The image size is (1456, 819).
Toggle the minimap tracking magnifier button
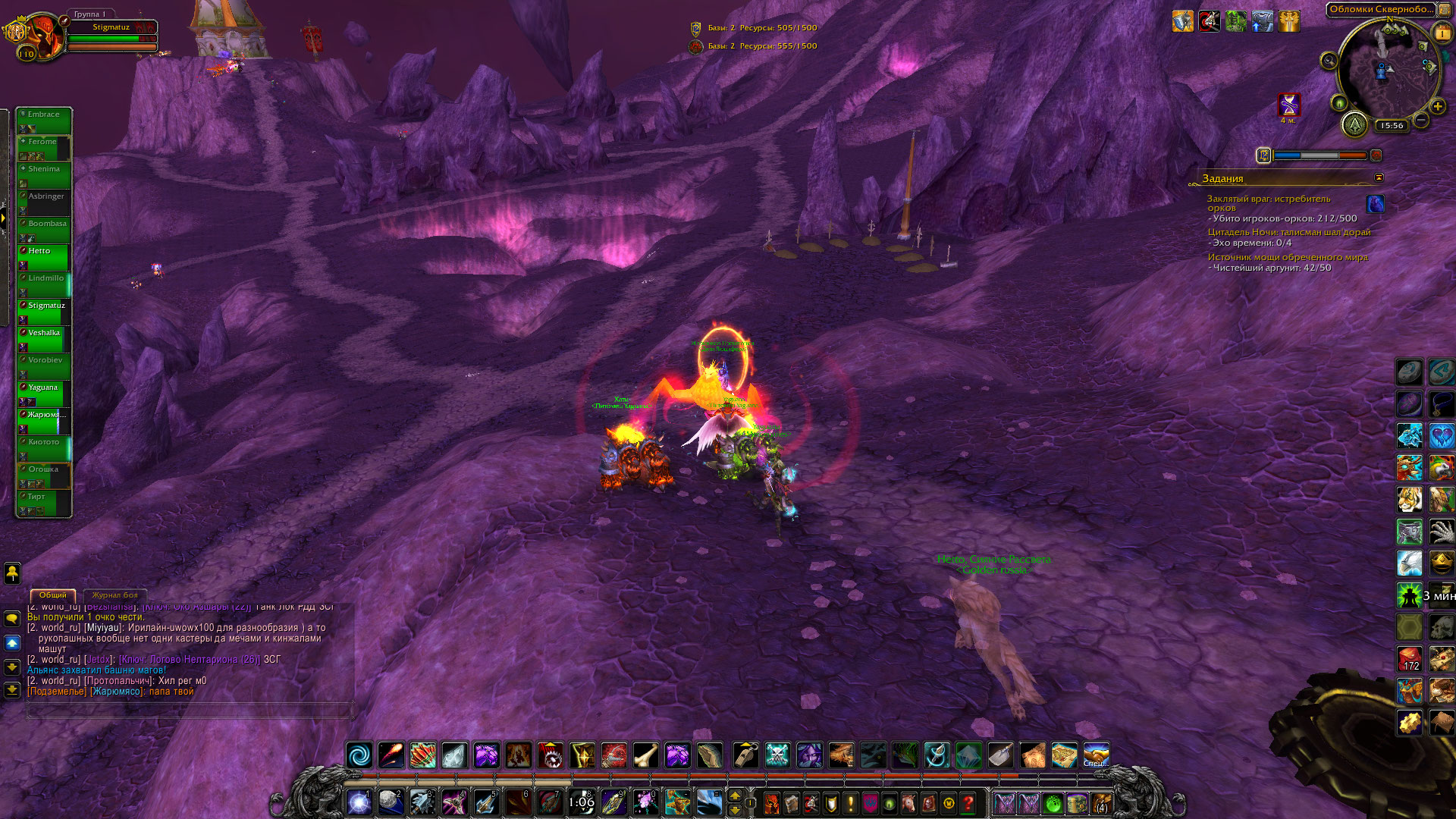(1329, 61)
